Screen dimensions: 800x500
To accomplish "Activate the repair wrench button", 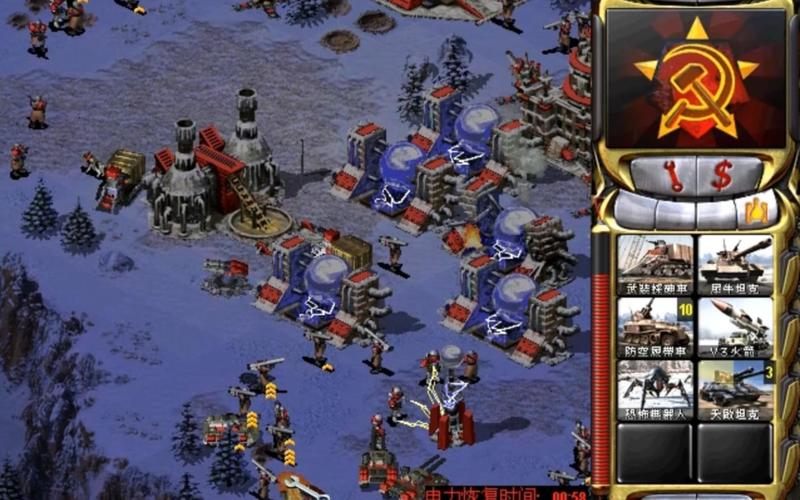I will point(673,175).
